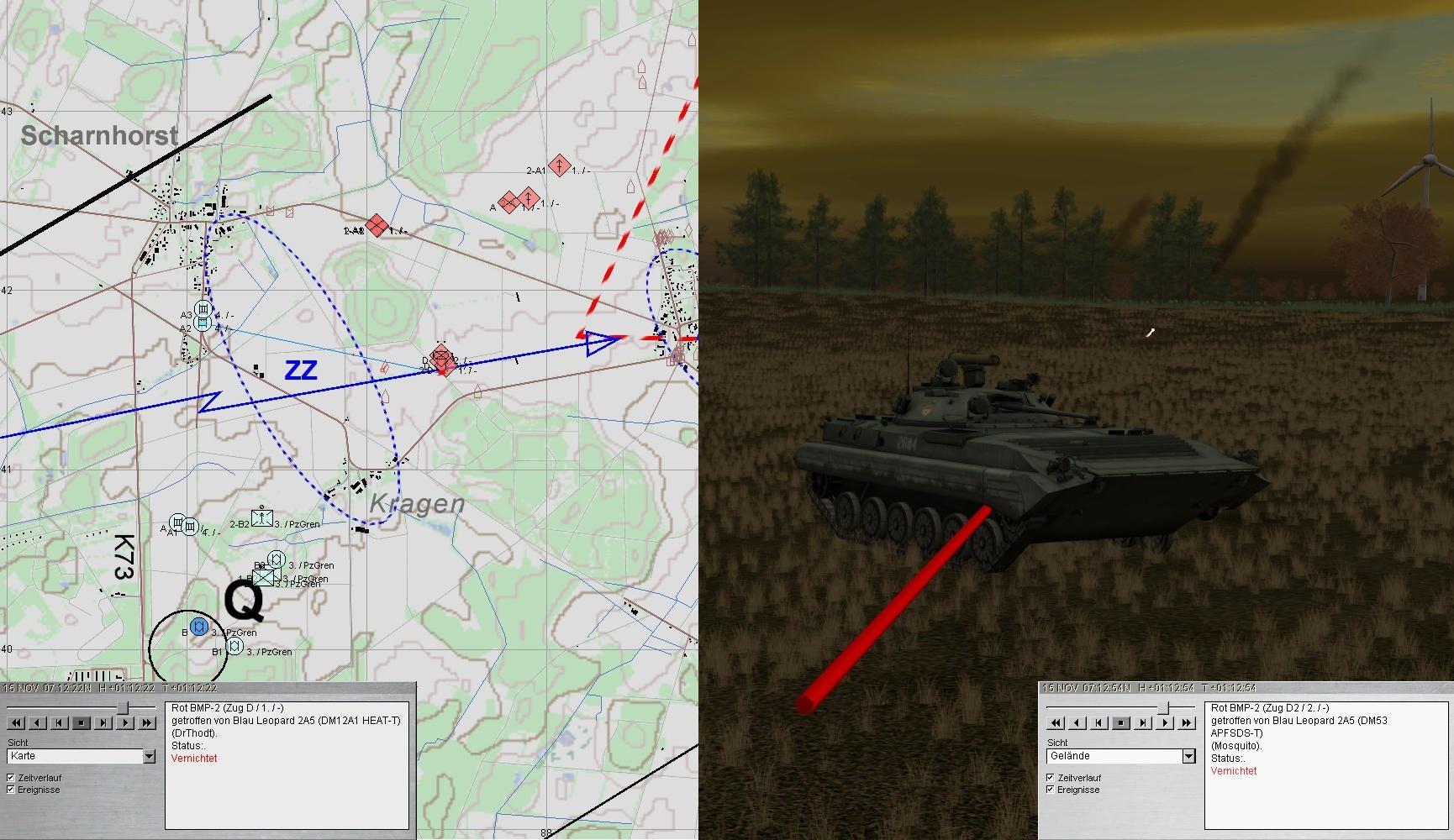Toggle Ereignisse checkbox in the Karte panel
The width and height of the screenshot is (1454, 840).
click(x=11, y=790)
